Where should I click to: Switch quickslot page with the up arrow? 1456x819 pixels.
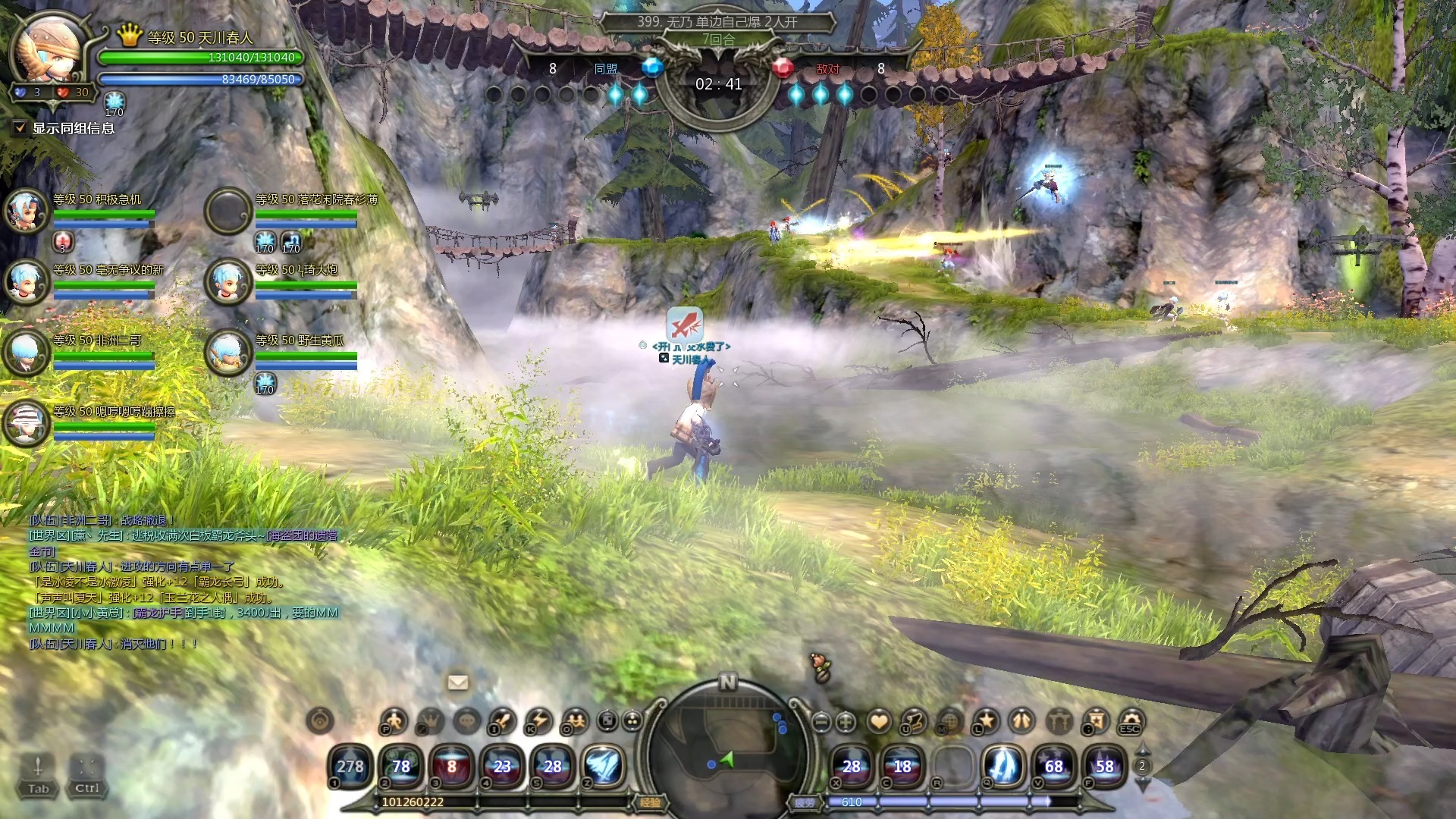(x=1142, y=751)
